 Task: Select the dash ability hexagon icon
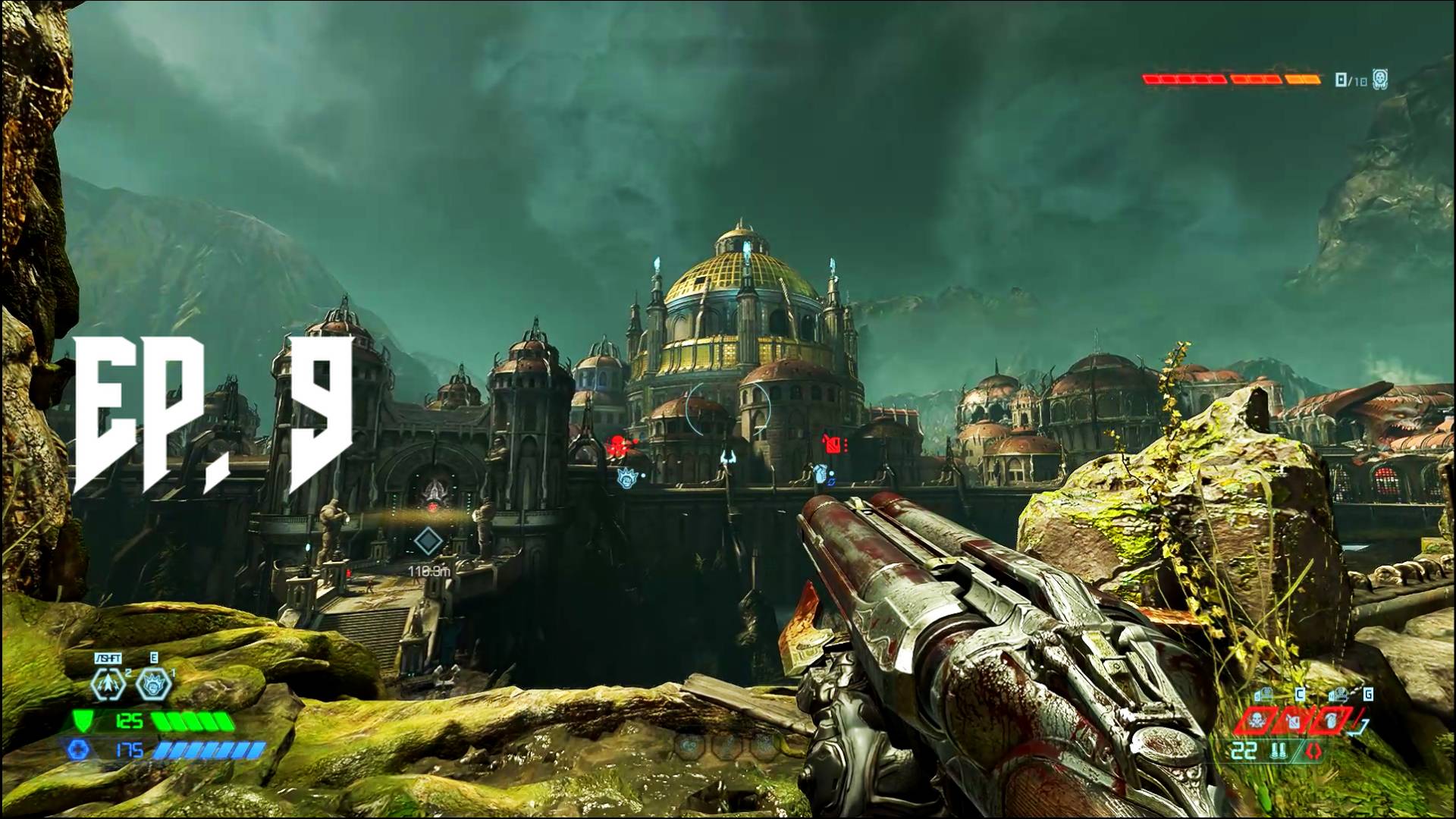coord(108,683)
